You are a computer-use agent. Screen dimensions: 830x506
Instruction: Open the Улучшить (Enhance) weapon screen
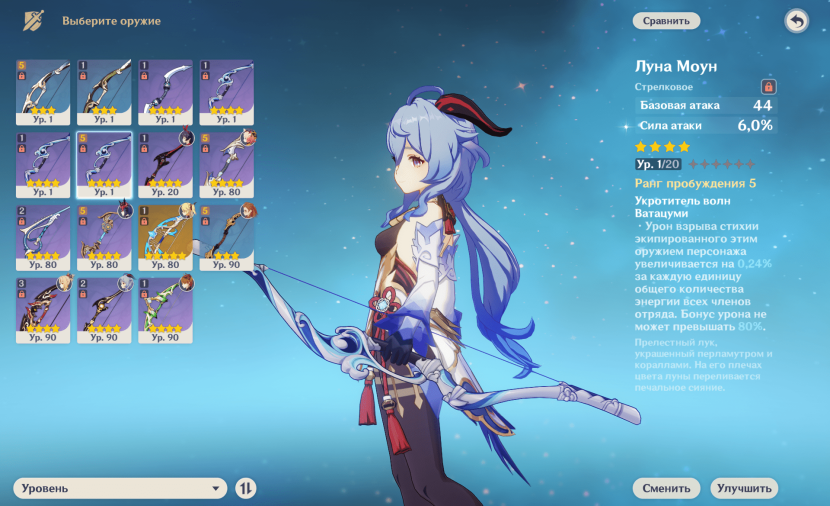tap(744, 488)
